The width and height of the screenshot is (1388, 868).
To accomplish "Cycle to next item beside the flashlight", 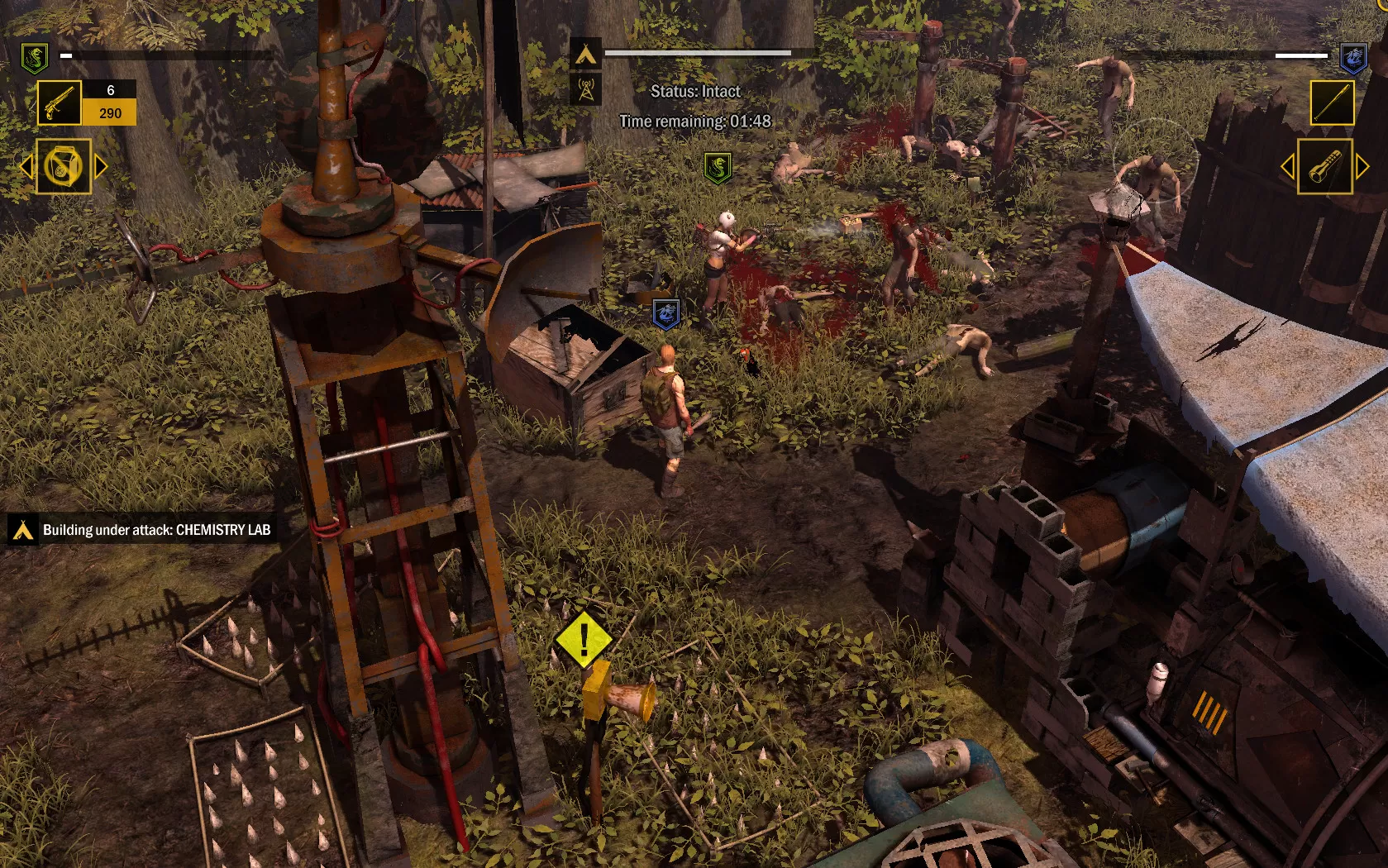I will pyautogui.click(x=1362, y=167).
